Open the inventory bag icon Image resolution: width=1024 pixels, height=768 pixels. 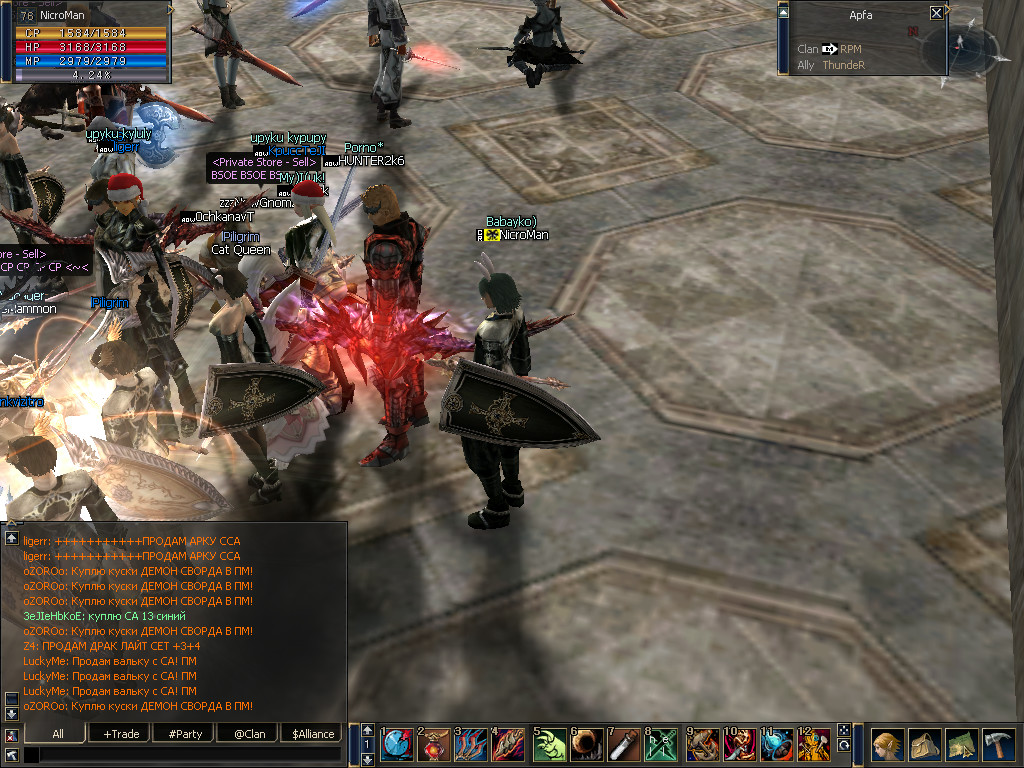[x=923, y=745]
